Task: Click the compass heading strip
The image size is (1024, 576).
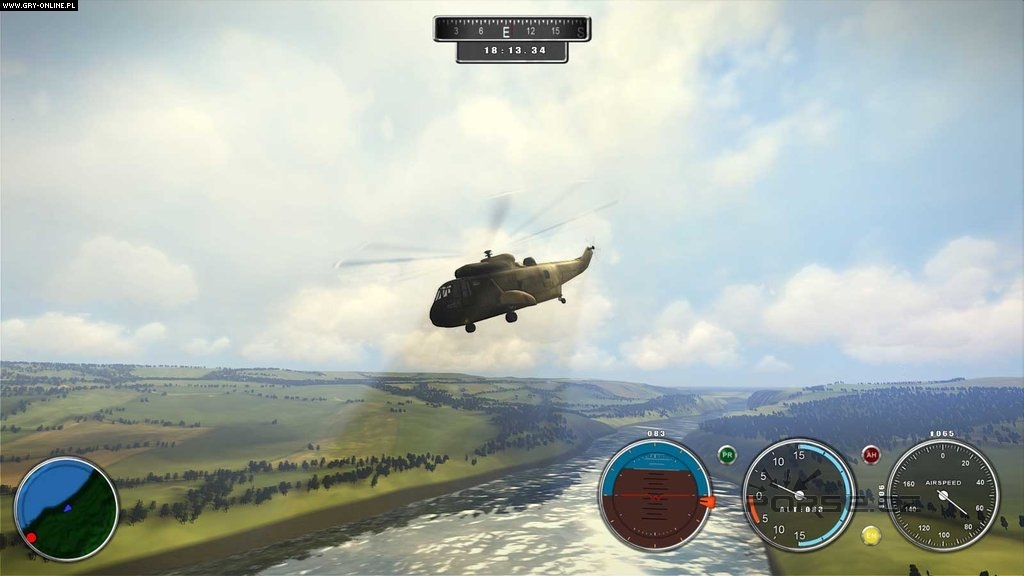Action: pyautogui.click(x=511, y=29)
